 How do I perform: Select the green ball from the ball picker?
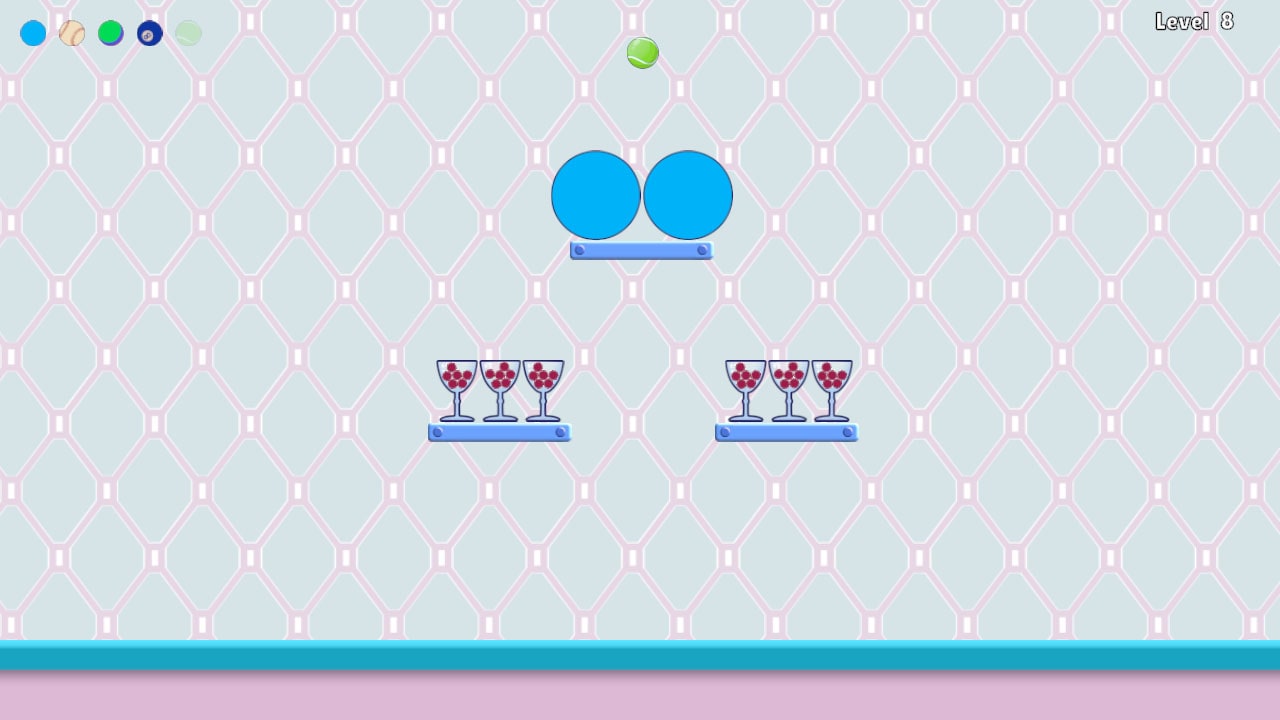click(110, 33)
